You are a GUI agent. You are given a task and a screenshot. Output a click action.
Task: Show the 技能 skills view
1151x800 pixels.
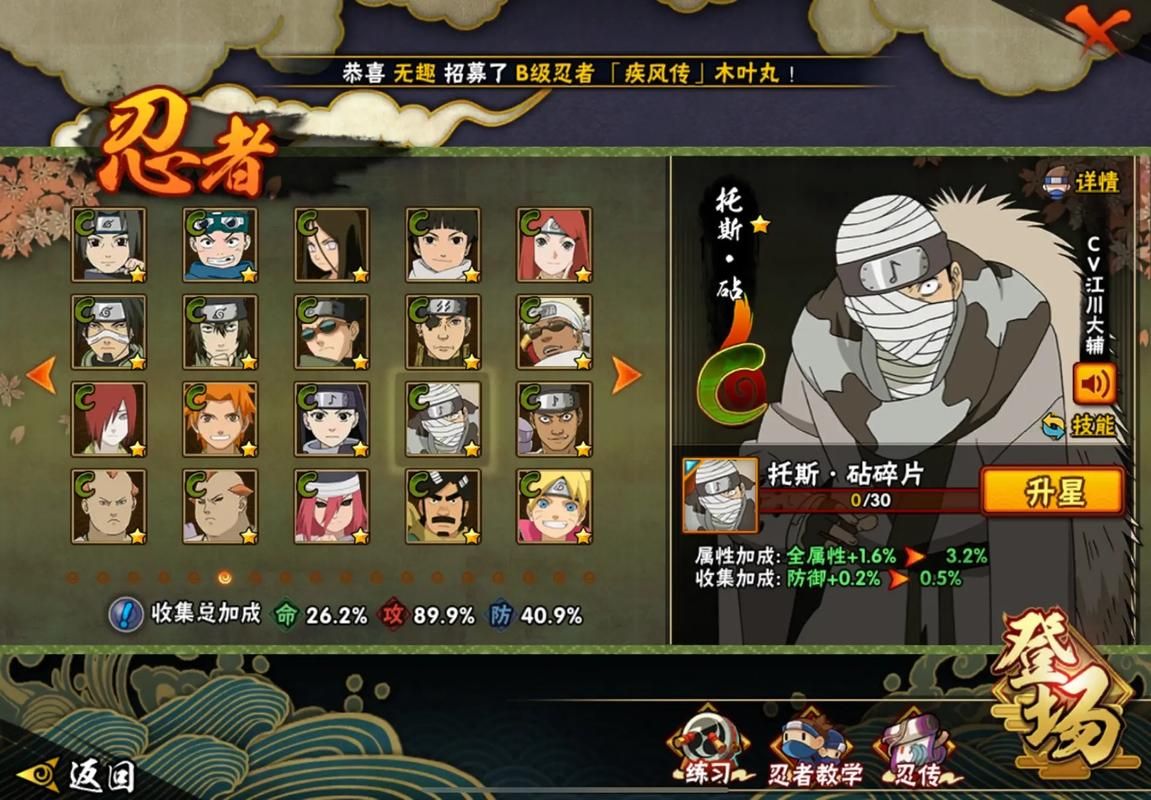coord(1080,426)
